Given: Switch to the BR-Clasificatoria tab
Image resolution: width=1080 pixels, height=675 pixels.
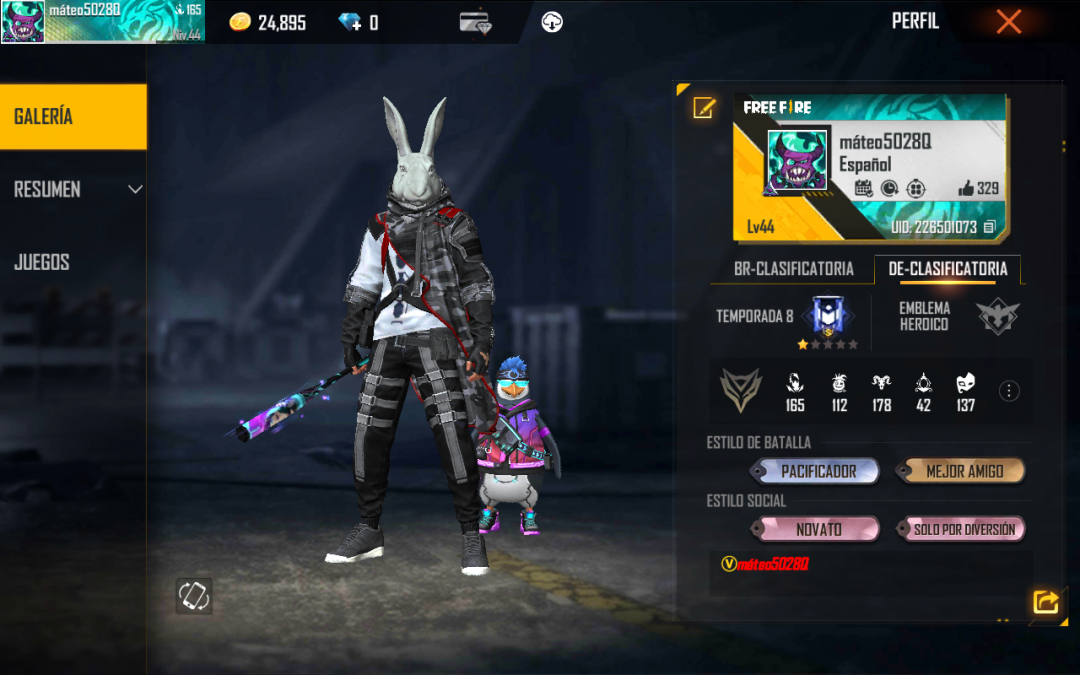Looking at the screenshot, I should tap(793, 269).
